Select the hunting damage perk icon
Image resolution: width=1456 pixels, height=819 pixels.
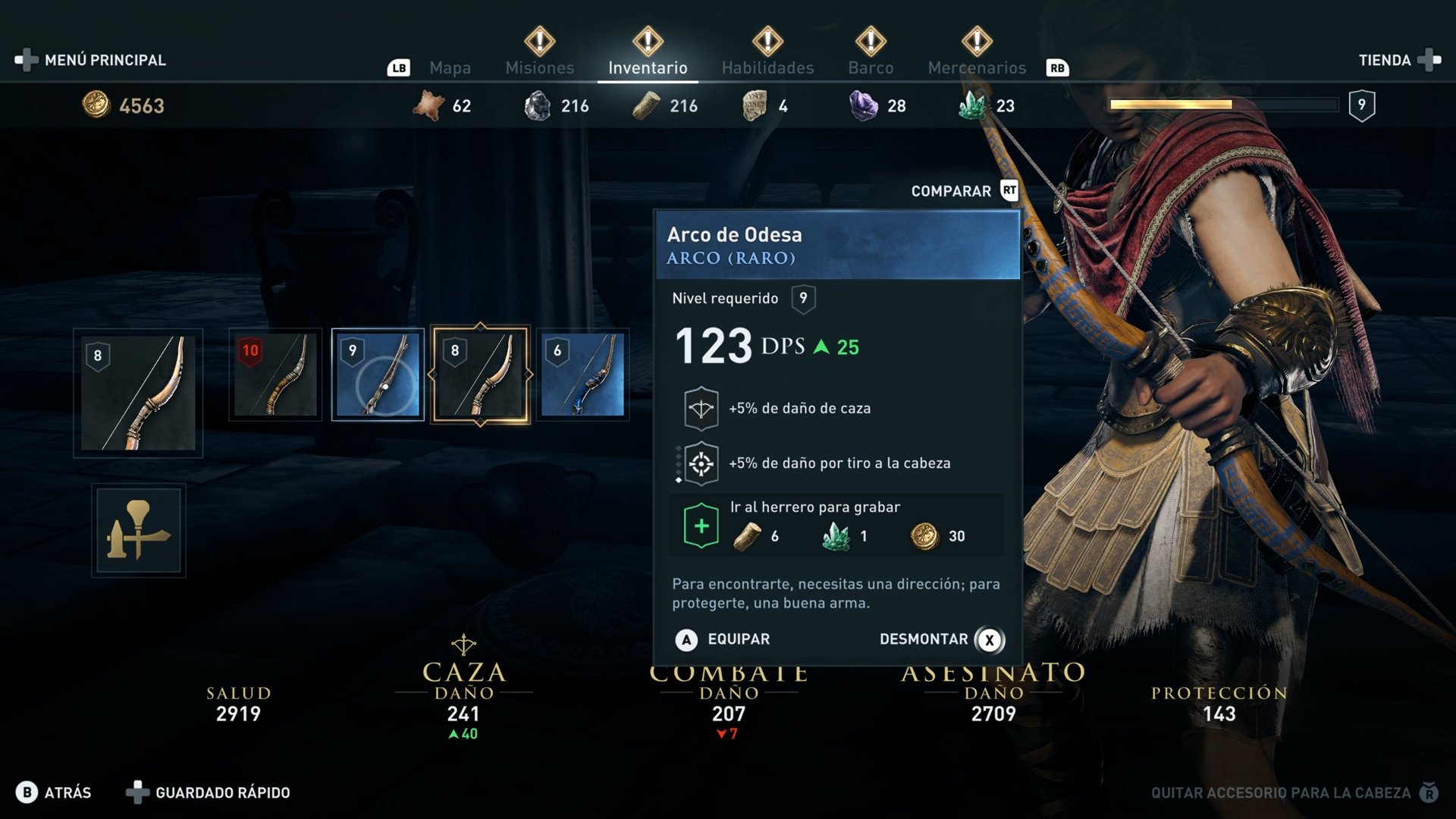pyautogui.click(x=702, y=407)
